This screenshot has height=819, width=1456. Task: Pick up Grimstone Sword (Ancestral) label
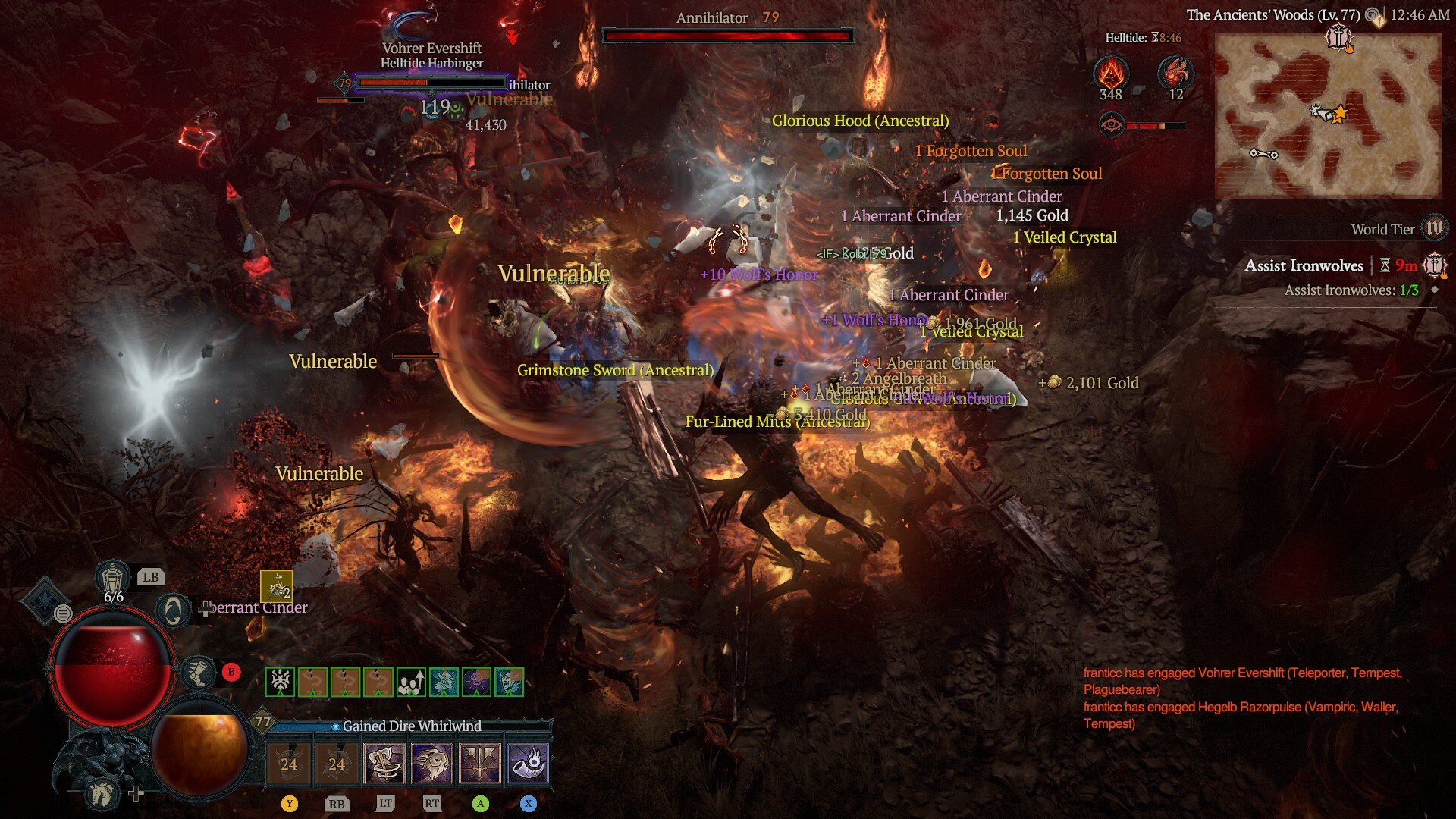point(615,370)
